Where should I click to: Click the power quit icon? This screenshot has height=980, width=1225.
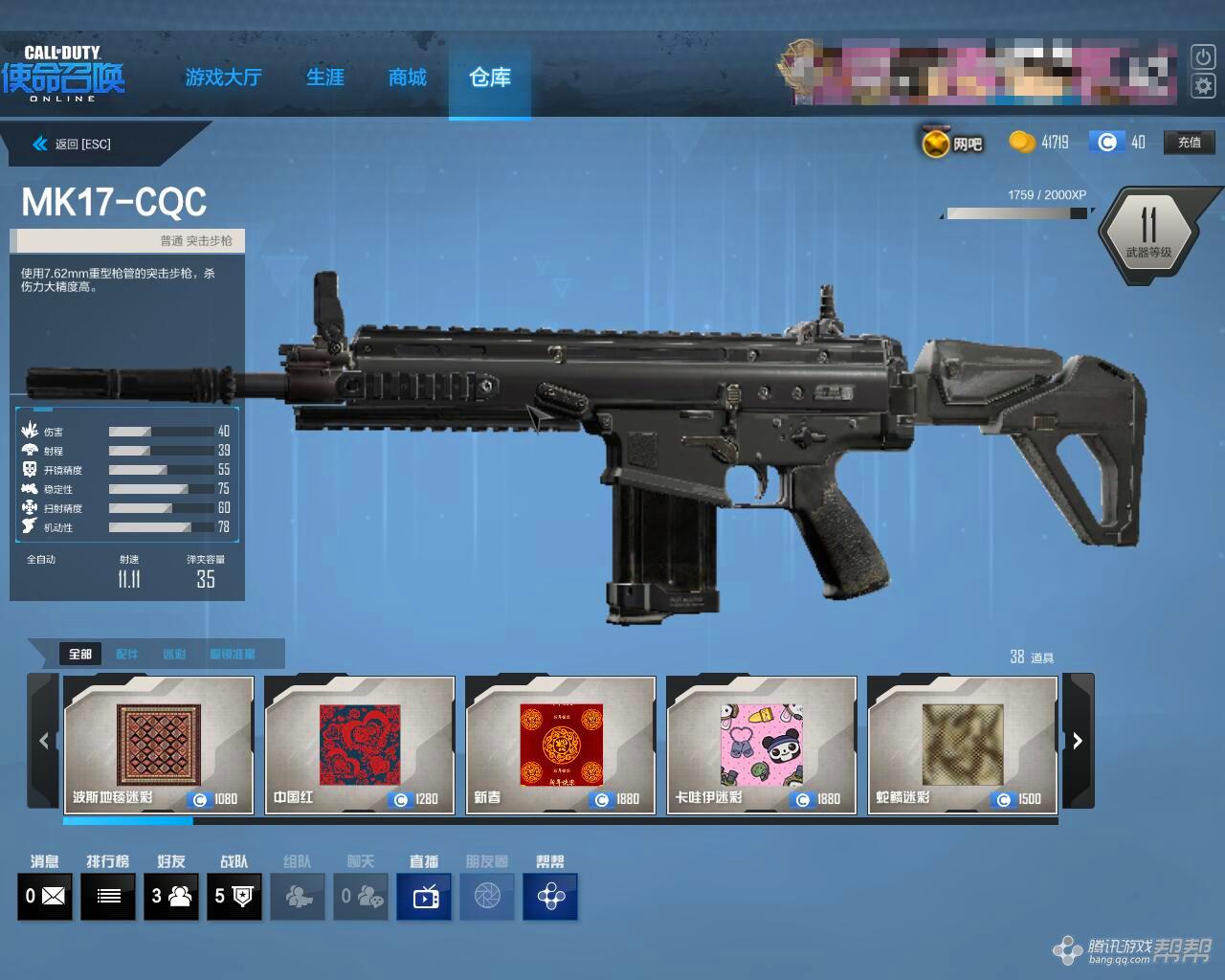pos(1202,56)
